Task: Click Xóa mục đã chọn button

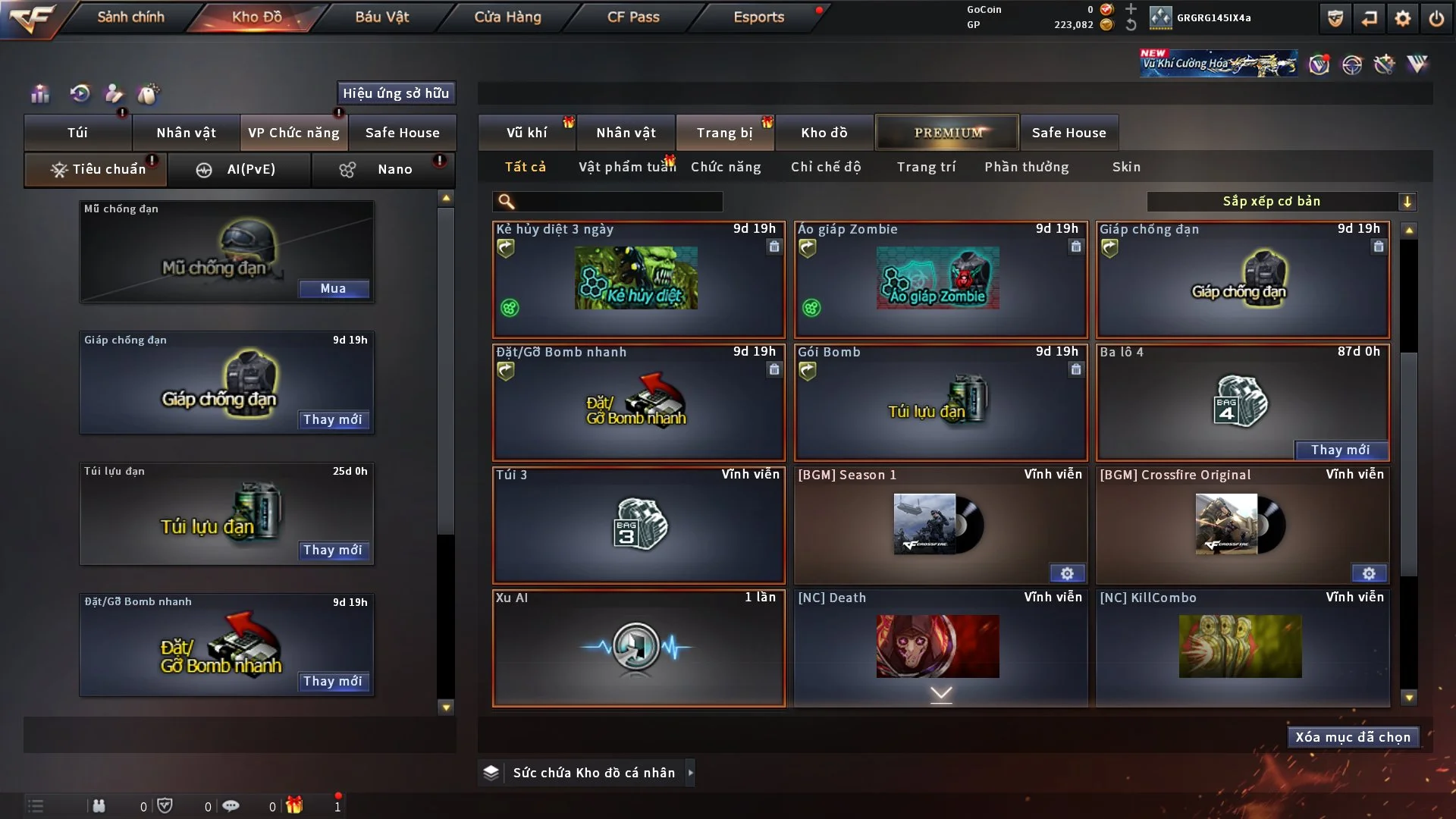Action: (x=1353, y=737)
